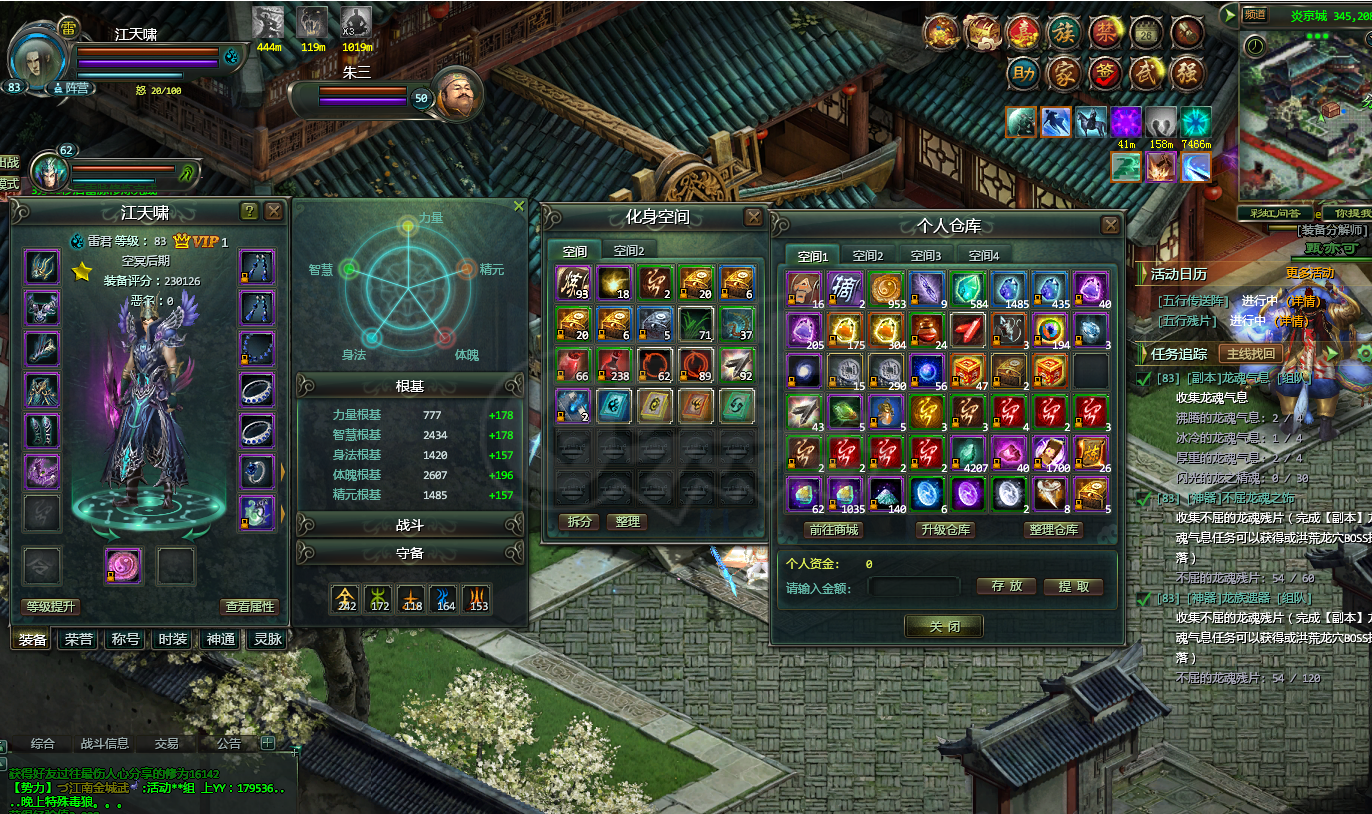Switch to warehouse tab 空间4

982,256
